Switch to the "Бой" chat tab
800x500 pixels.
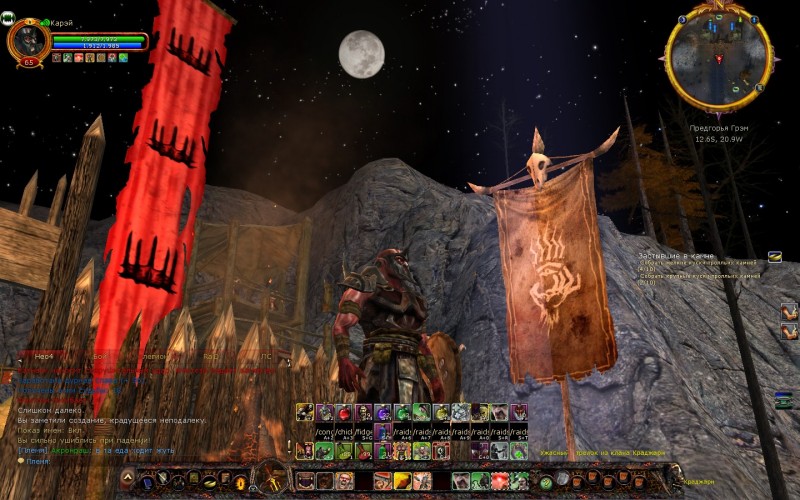98,355
